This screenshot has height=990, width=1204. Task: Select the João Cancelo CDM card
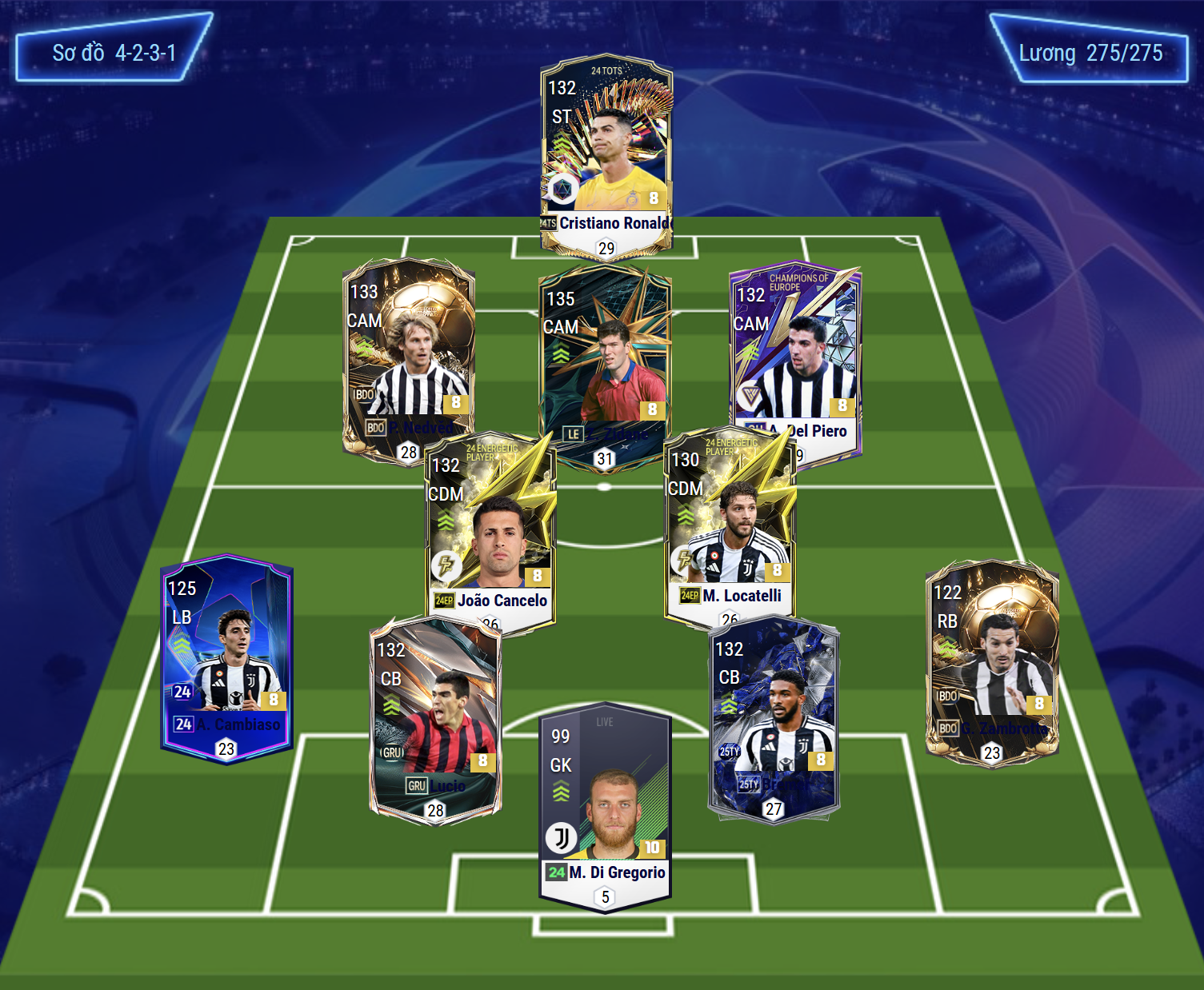tap(490, 532)
